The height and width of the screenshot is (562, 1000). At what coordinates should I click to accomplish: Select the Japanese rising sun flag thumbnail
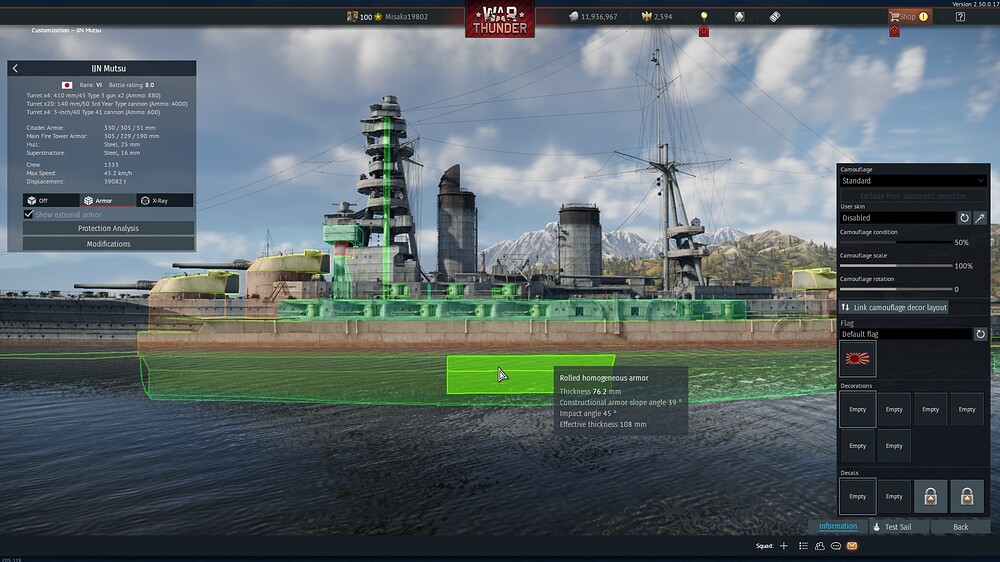pos(858,359)
